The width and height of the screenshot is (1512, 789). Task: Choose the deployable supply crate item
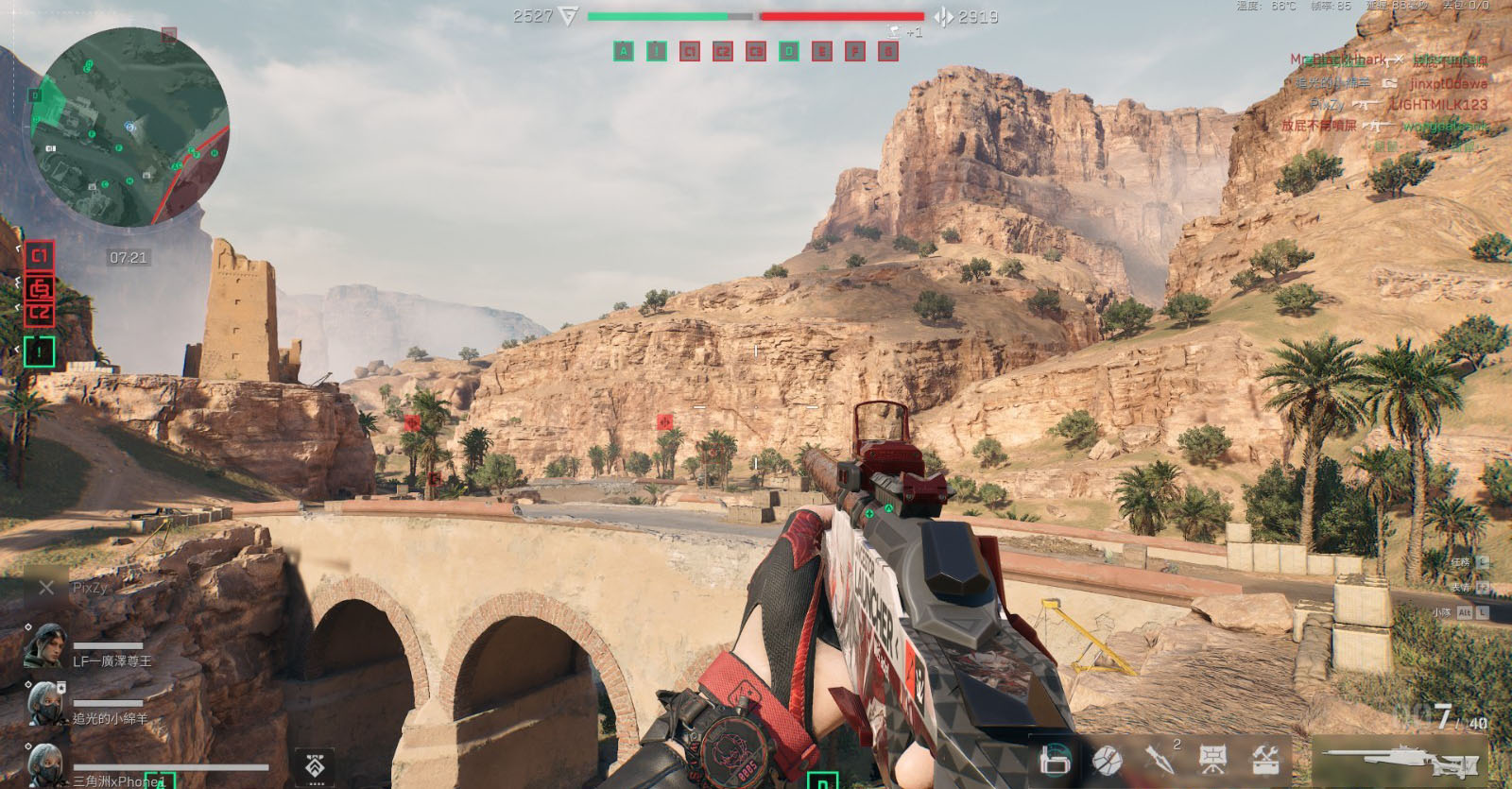[x=1212, y=758]
